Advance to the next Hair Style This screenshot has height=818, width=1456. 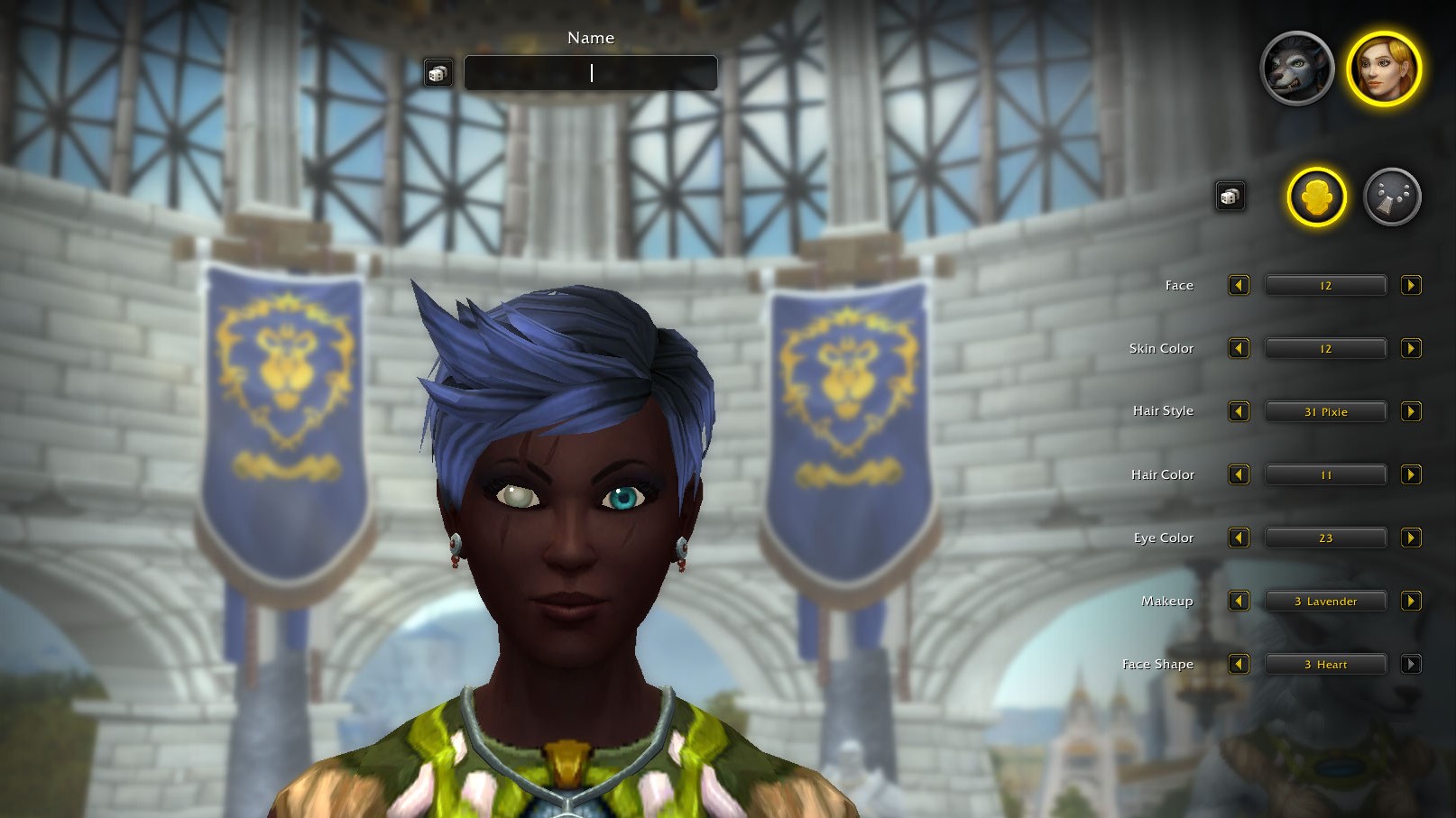point(1412,411)
